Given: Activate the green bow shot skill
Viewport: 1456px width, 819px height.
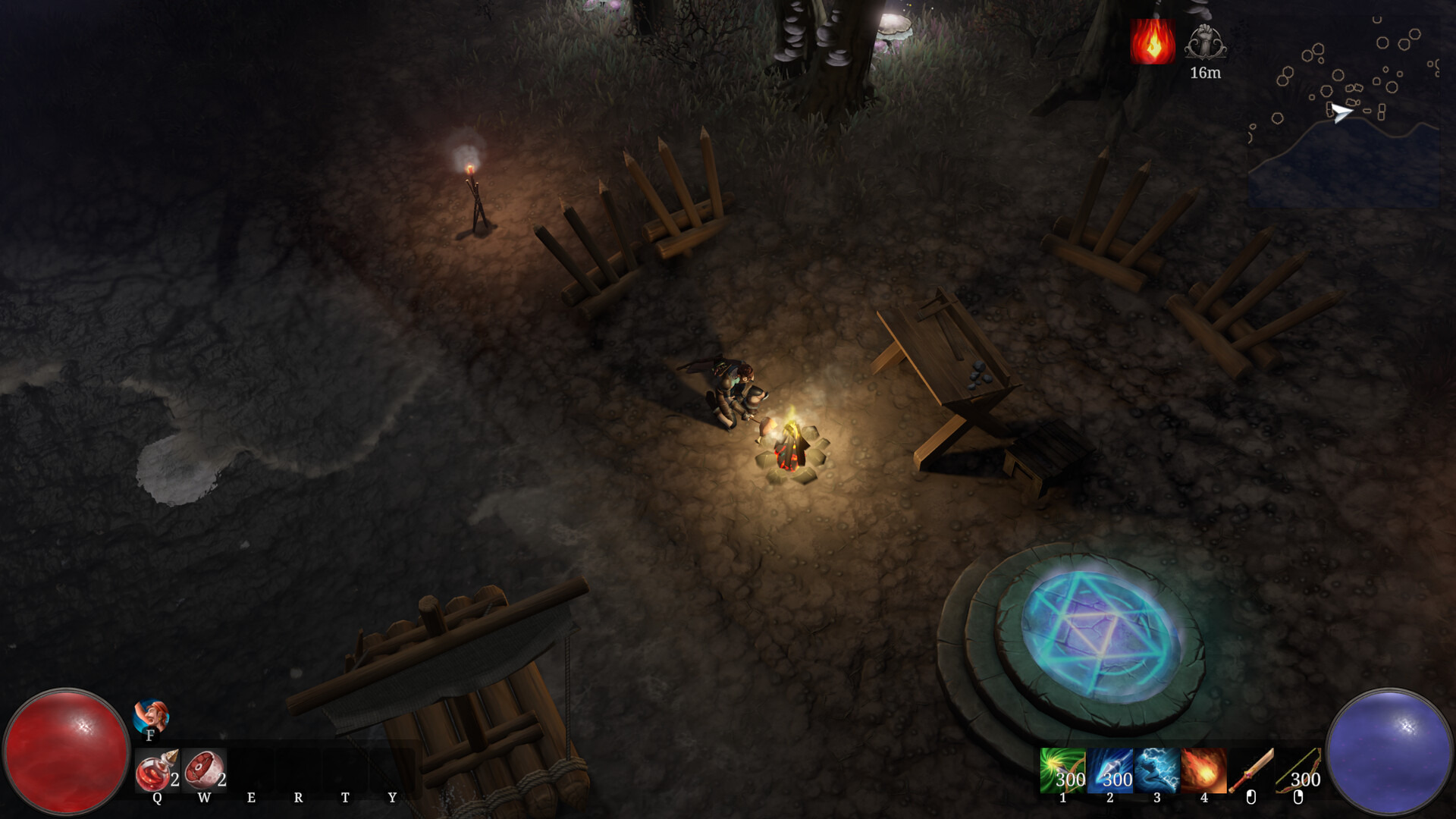Looking at the screenshot, I should pyautogui.click(x=1062, y=770).
